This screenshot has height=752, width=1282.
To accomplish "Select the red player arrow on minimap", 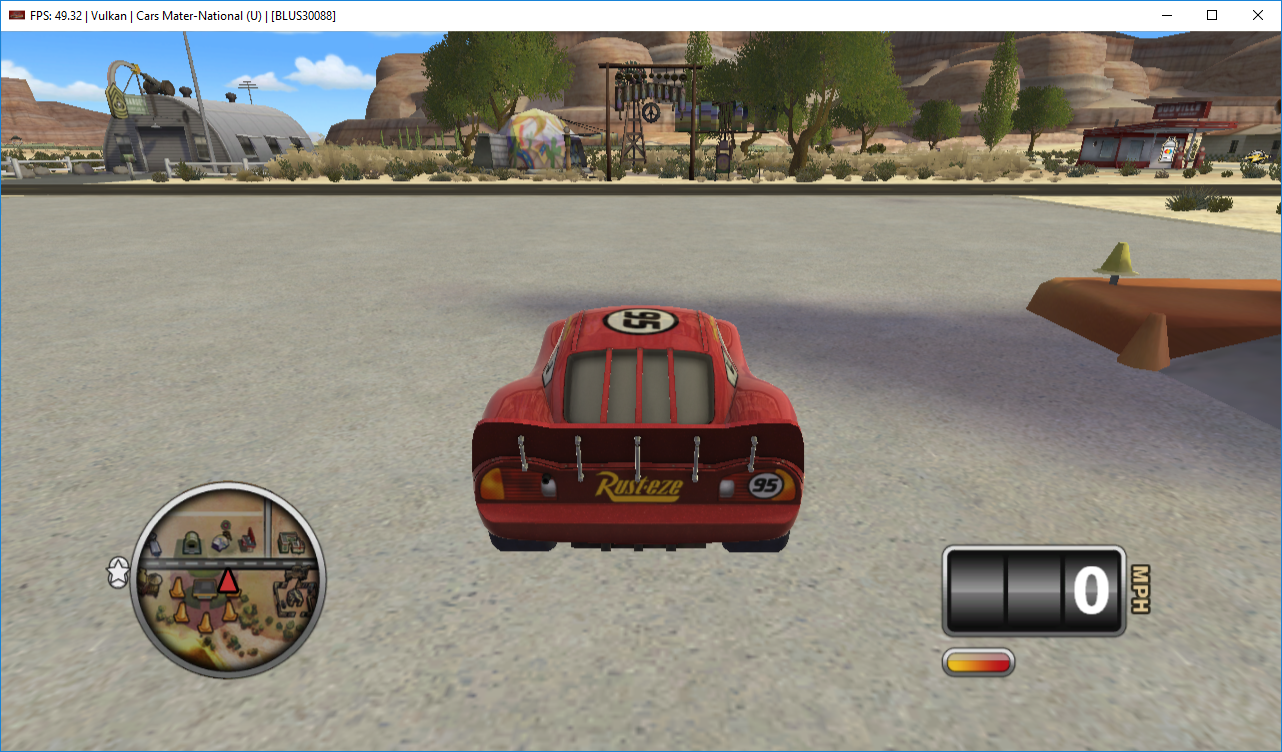I will point(228,580).
